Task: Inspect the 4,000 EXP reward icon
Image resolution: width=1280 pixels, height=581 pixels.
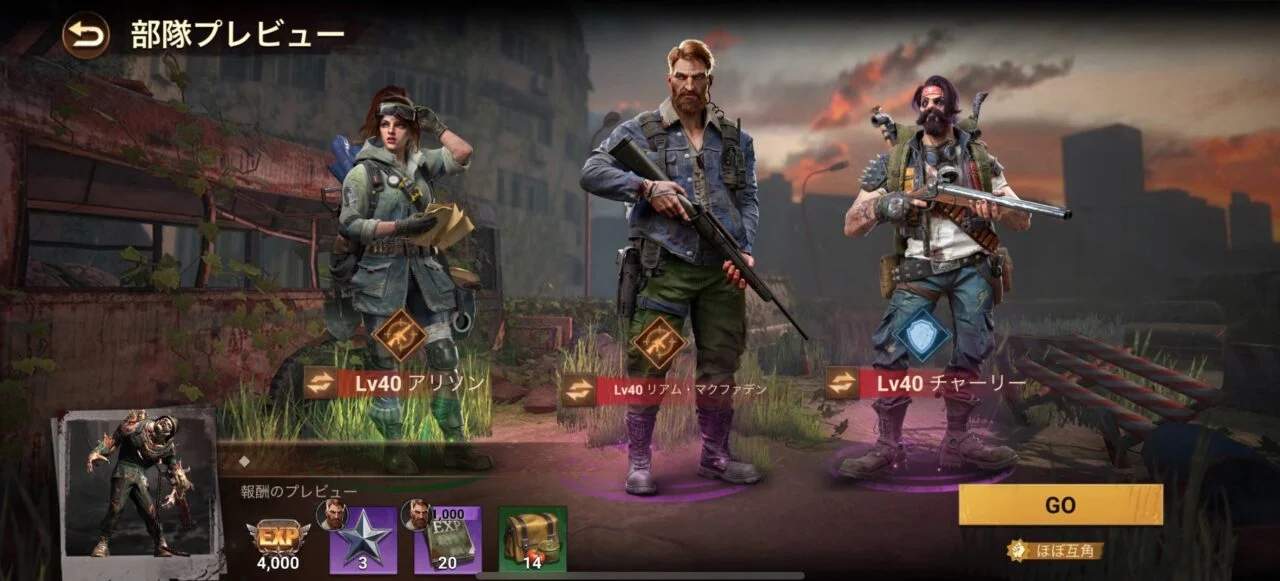Action: [x=278, y=538]
